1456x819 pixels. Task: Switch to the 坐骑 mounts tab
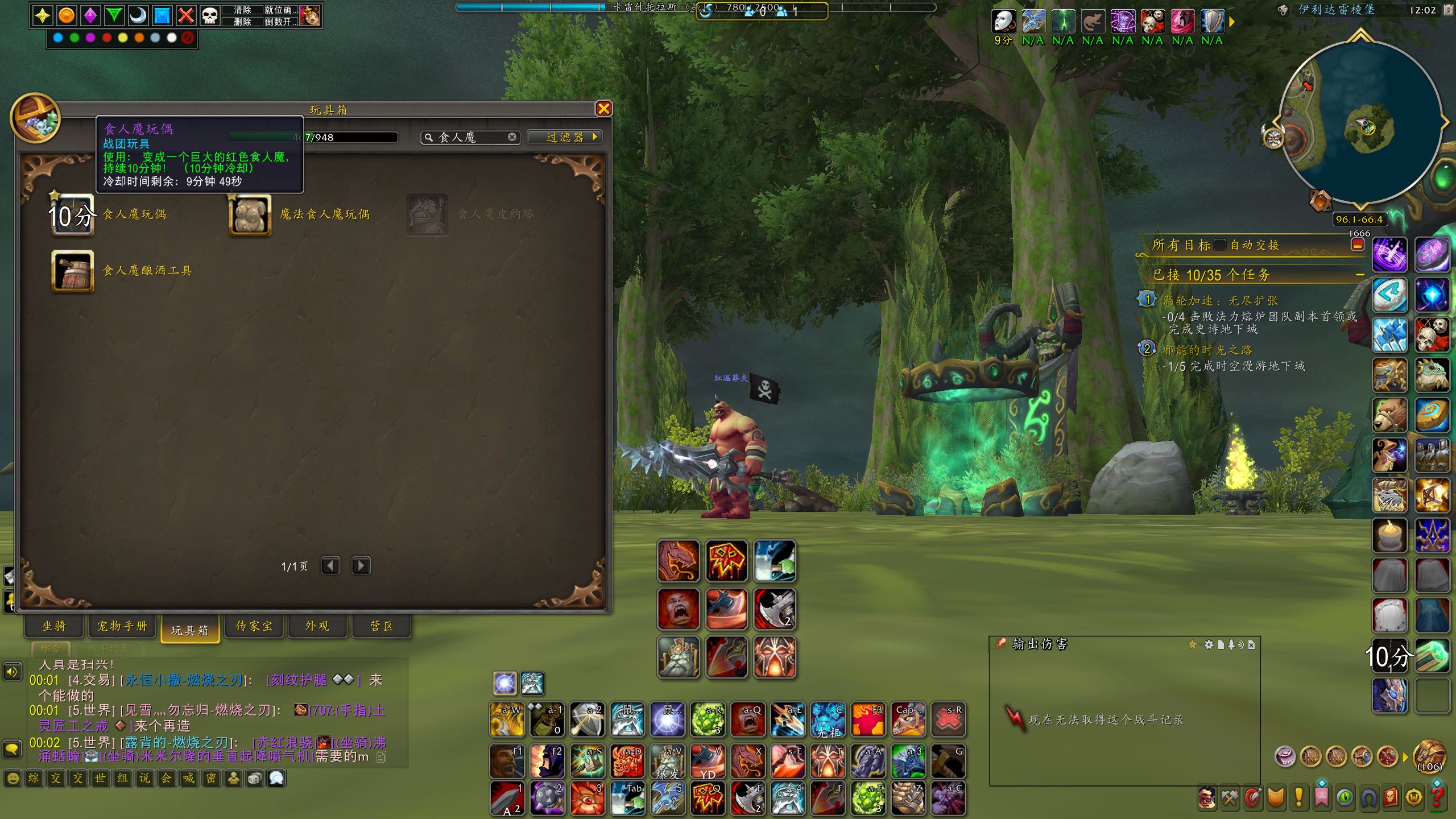pos(54,626)
